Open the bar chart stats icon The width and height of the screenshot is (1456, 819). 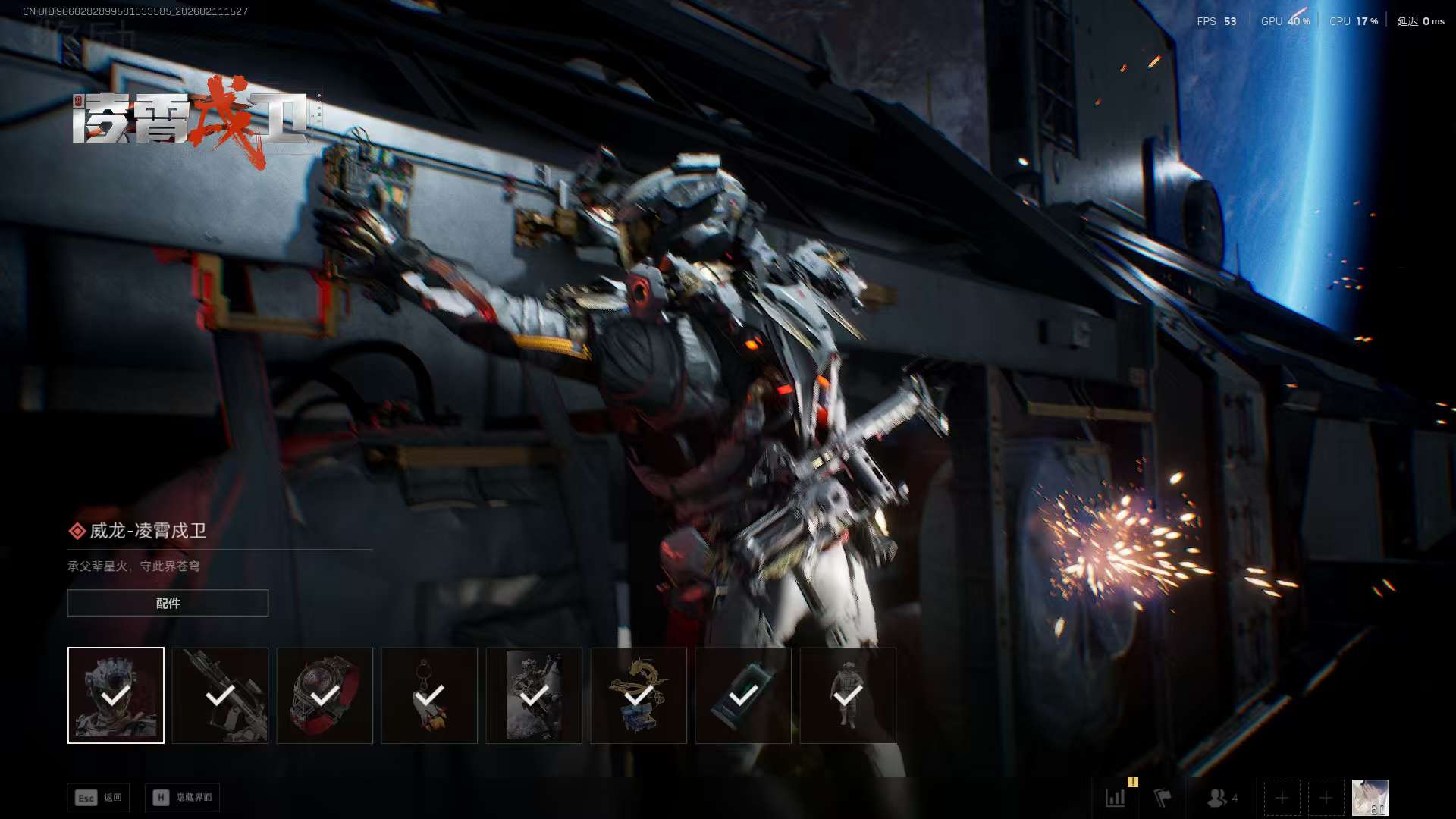1116,798
